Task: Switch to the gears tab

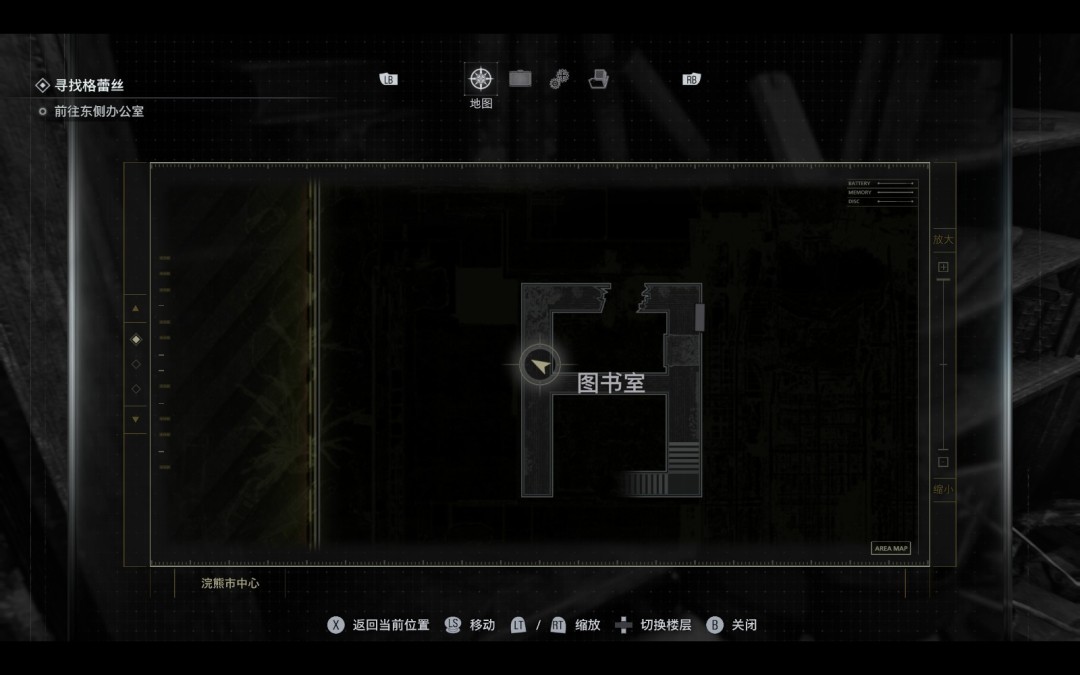Action: coord(559,79)
